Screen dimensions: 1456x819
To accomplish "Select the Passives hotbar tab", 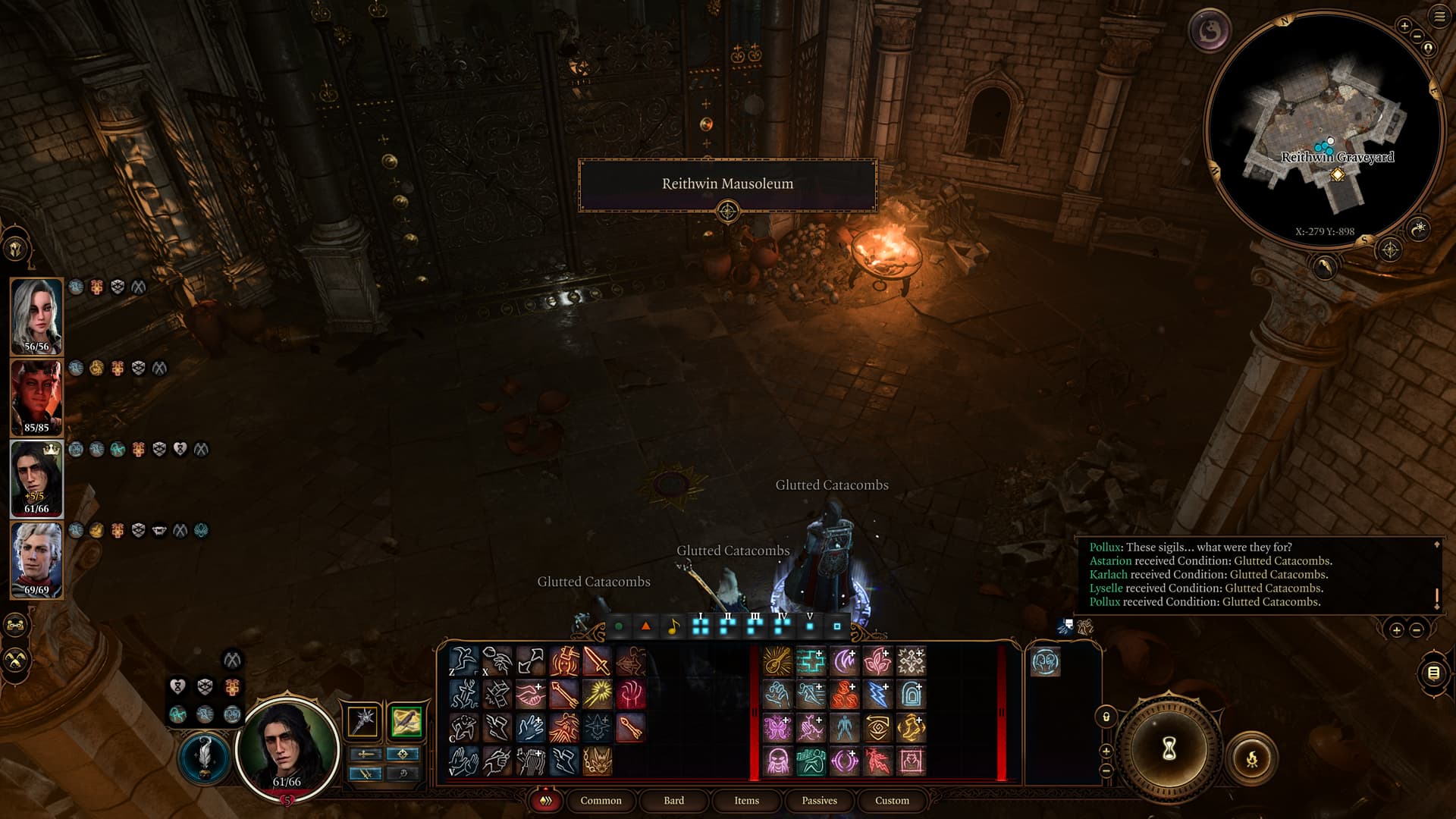I will (819, 800).
